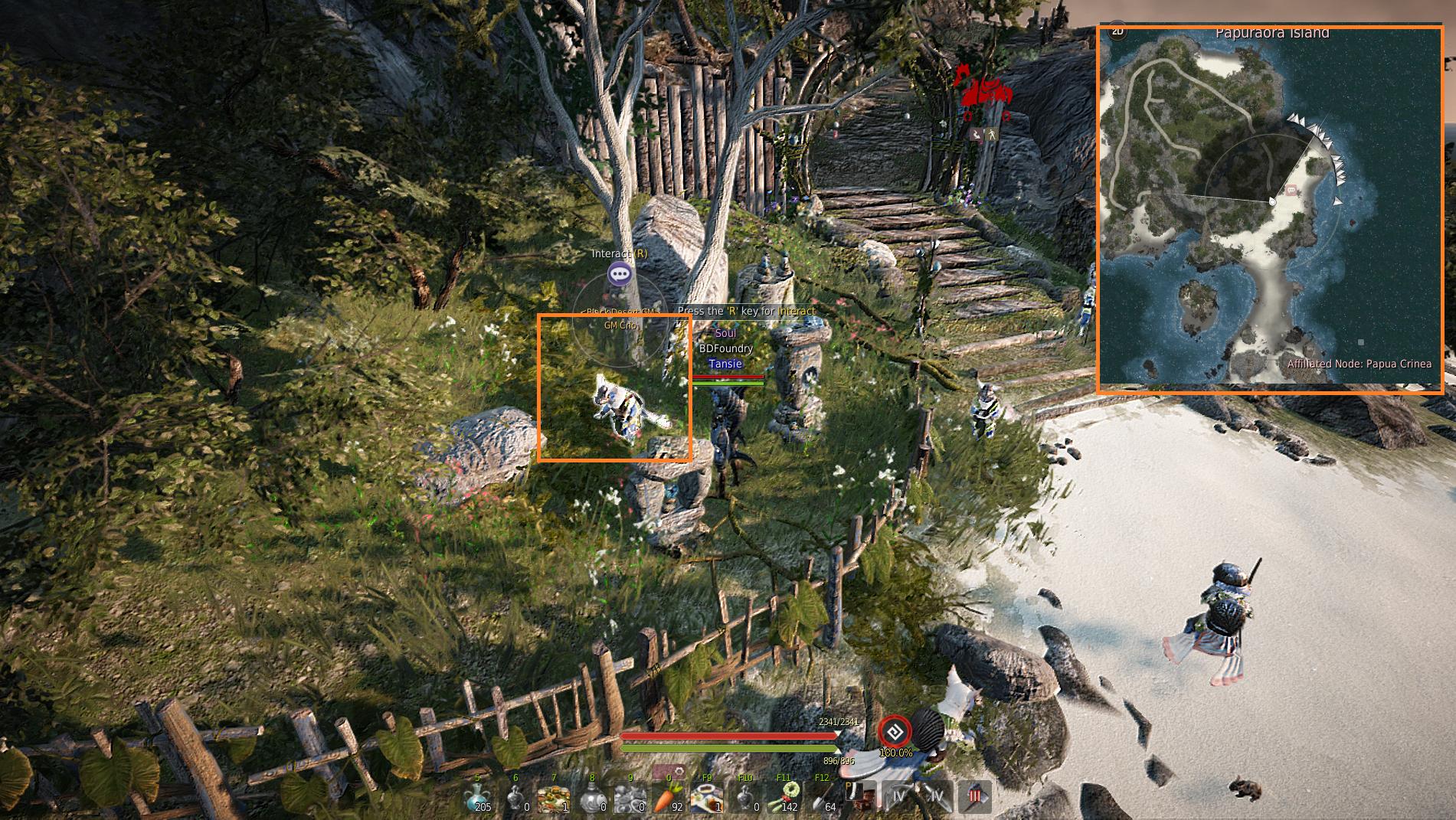The width and height of the screenshot is (1456, 820).
Task: Select the pink NPC chat marker on minimap
Action: click(x=1291, y=190)
